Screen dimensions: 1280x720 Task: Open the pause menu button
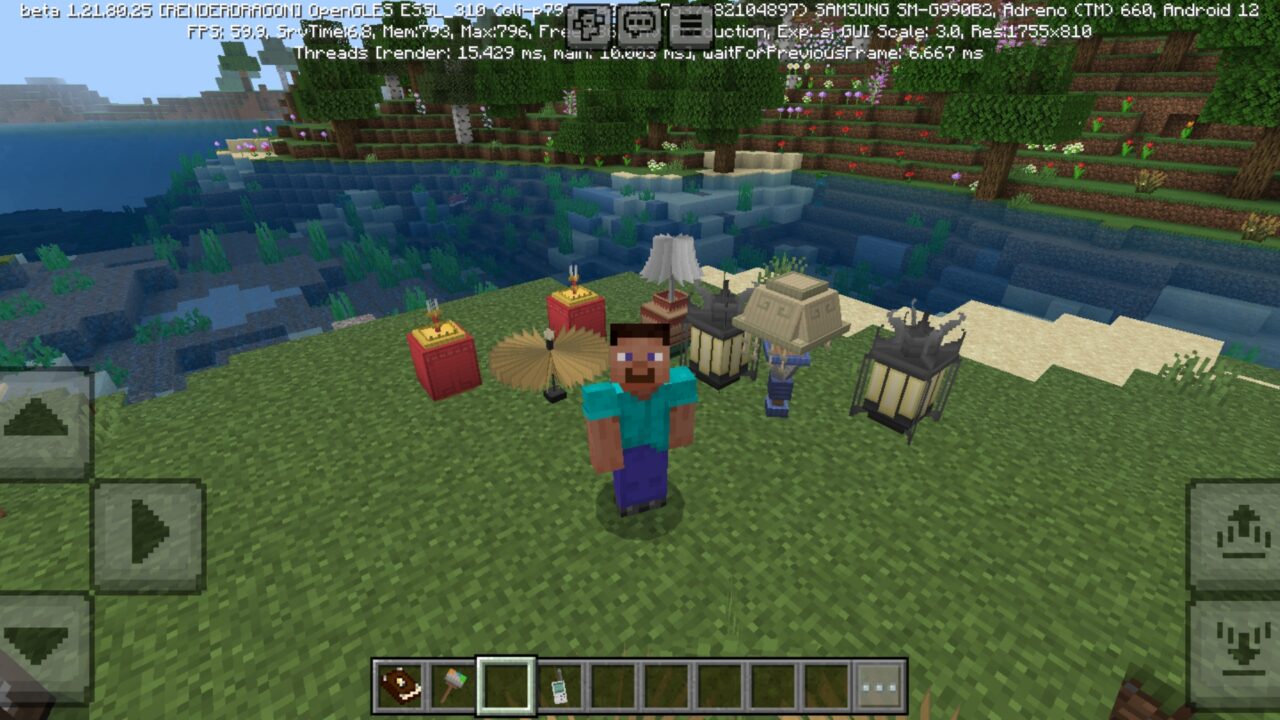690,25
